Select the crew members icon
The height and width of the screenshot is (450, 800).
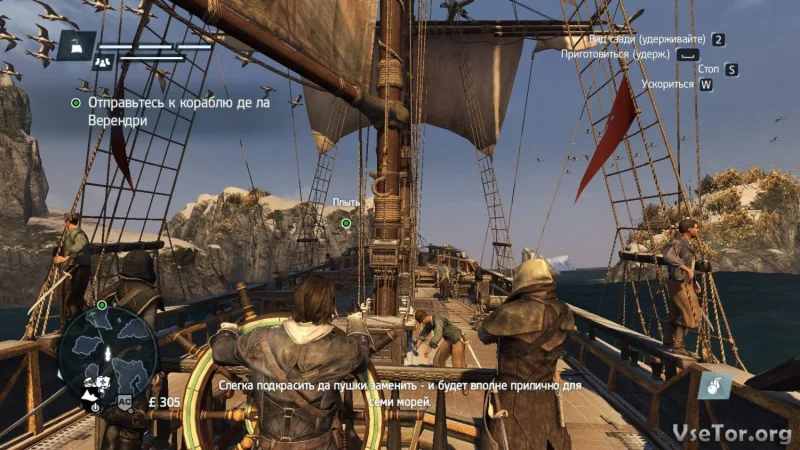coord(102,61)
